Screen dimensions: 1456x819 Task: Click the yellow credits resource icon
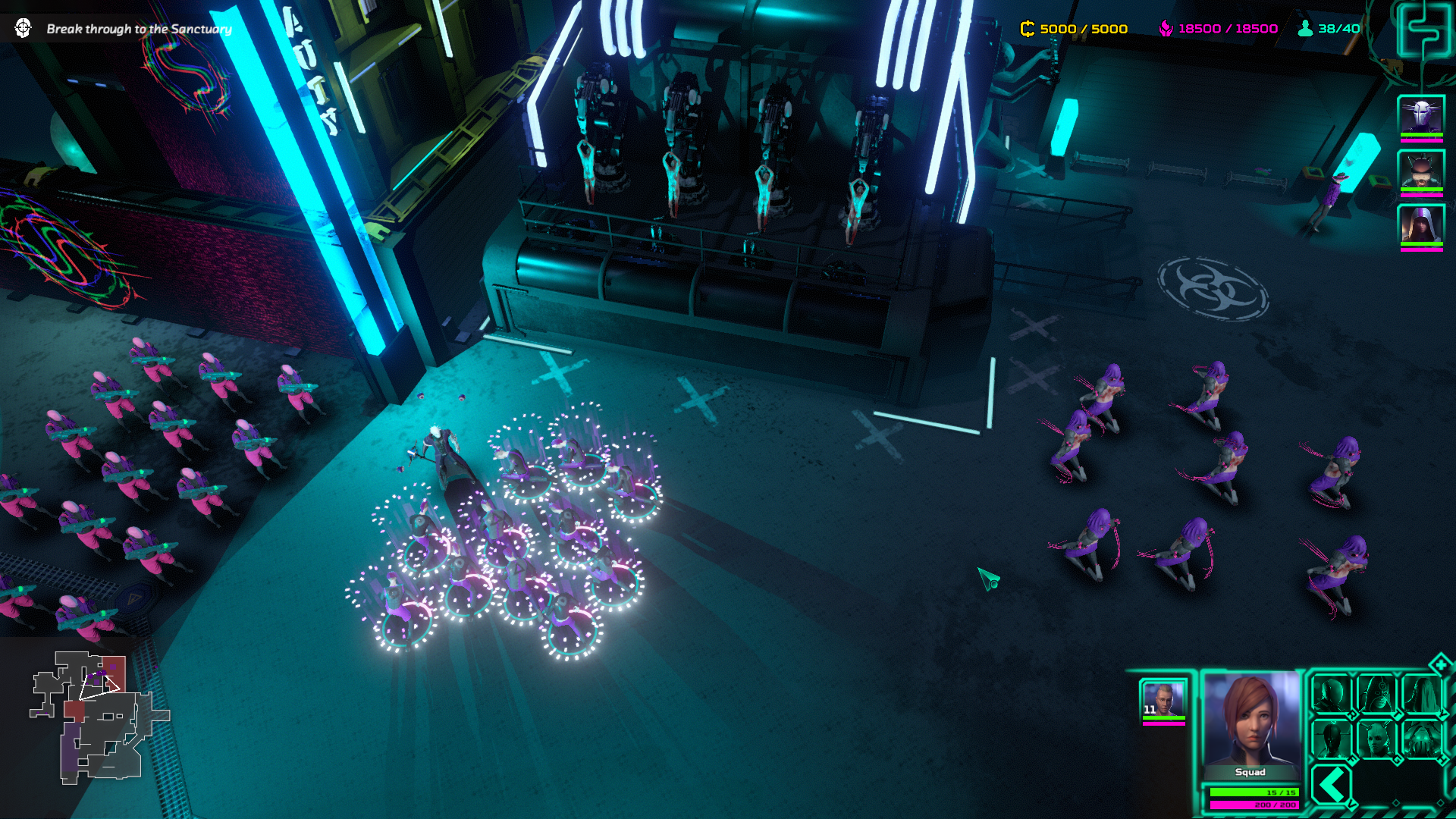pyautogui.click(x=1028, y=28)
